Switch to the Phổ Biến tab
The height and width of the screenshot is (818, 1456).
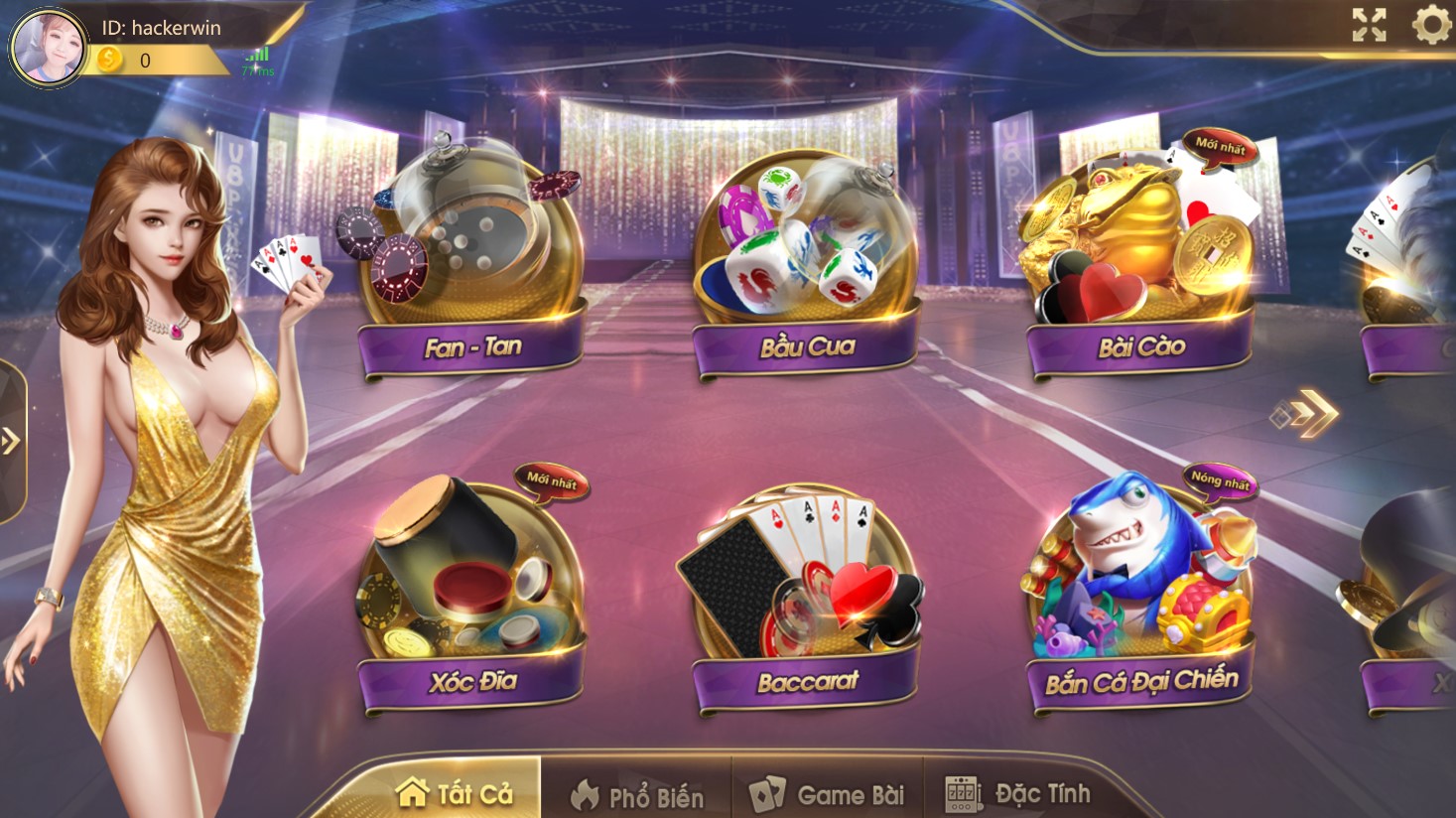[642, 793]
